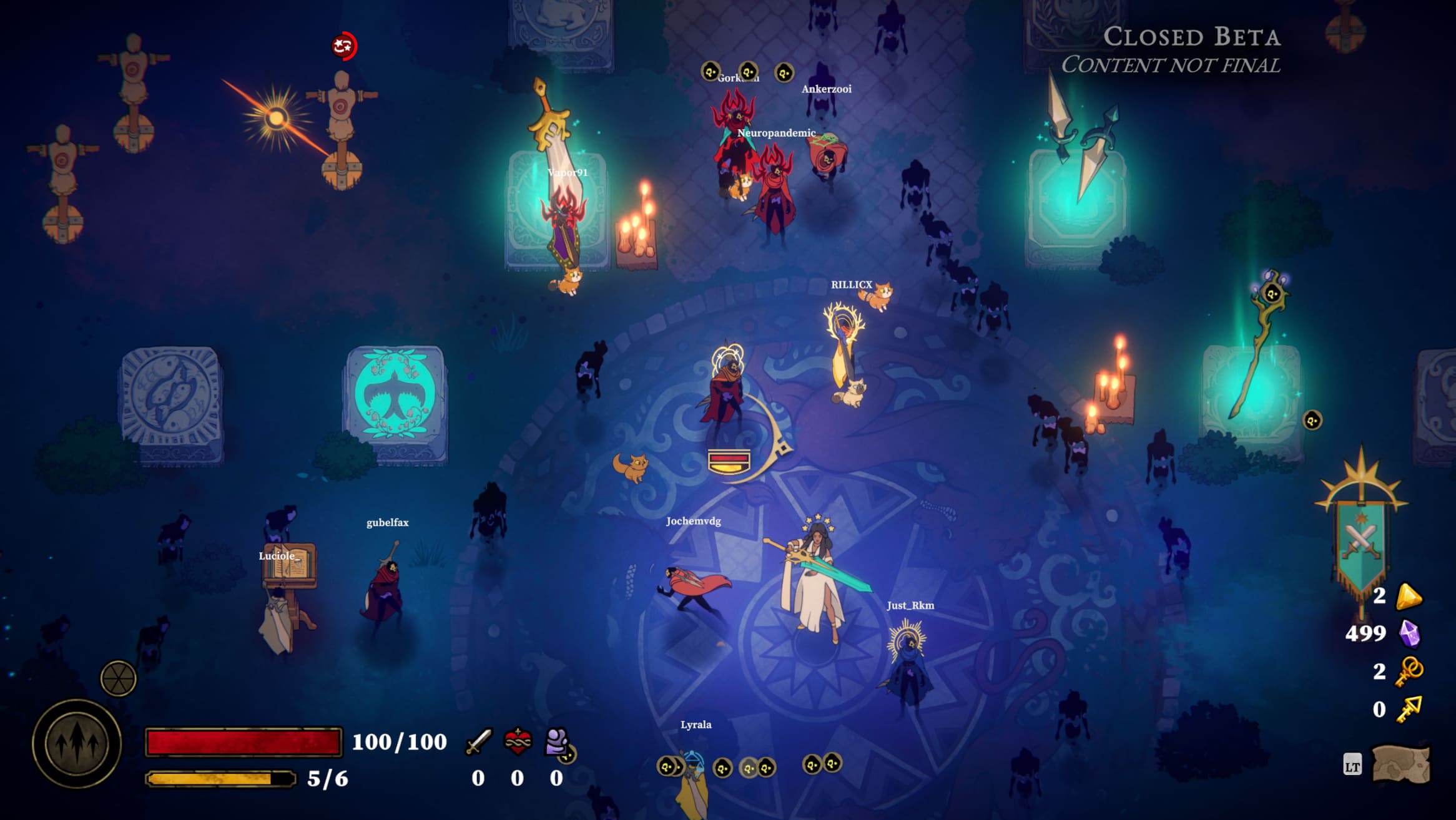Inspect the thorned heart stat icon
The image size is (1456, 820).
[x=518, y=741]
